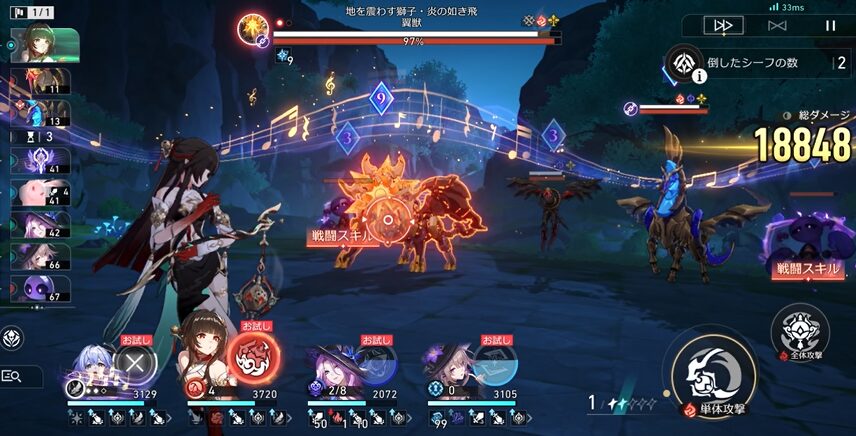Click the pink pig turn-order entry
Image resolution: width=856 pixels, height=436 pixels.
[x=38, y=191]
